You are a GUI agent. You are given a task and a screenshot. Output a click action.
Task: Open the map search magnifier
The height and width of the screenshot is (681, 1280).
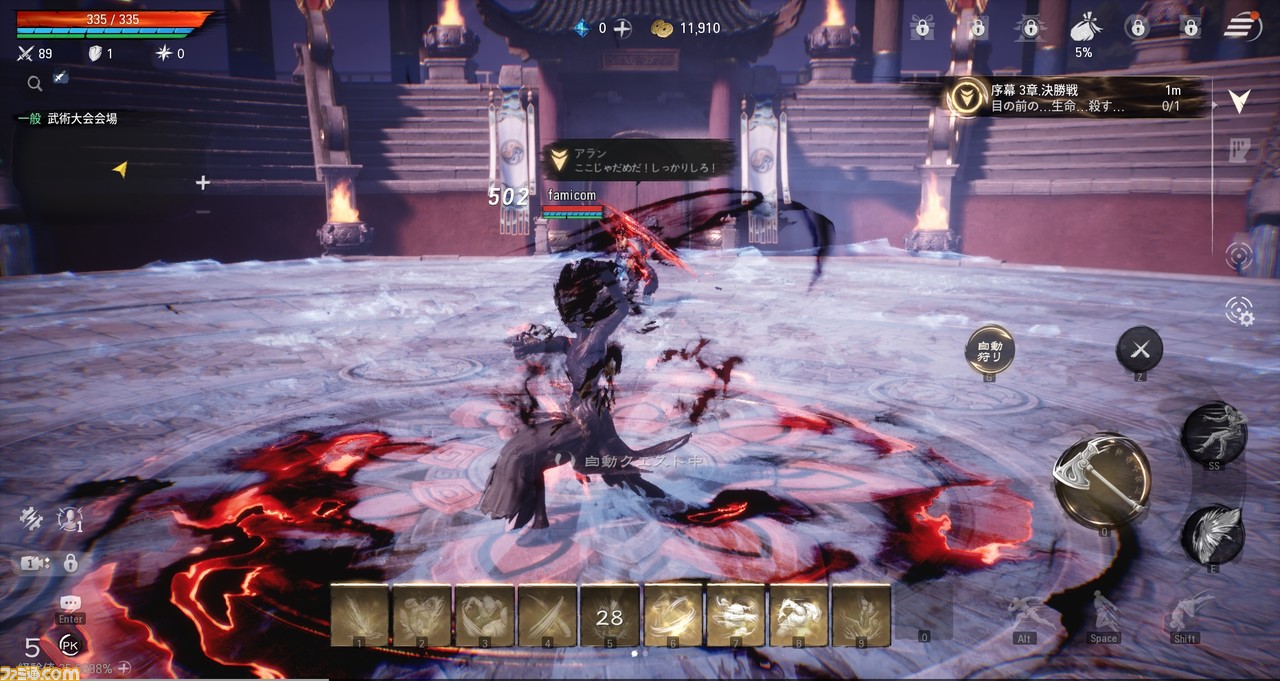pos(34,83)
